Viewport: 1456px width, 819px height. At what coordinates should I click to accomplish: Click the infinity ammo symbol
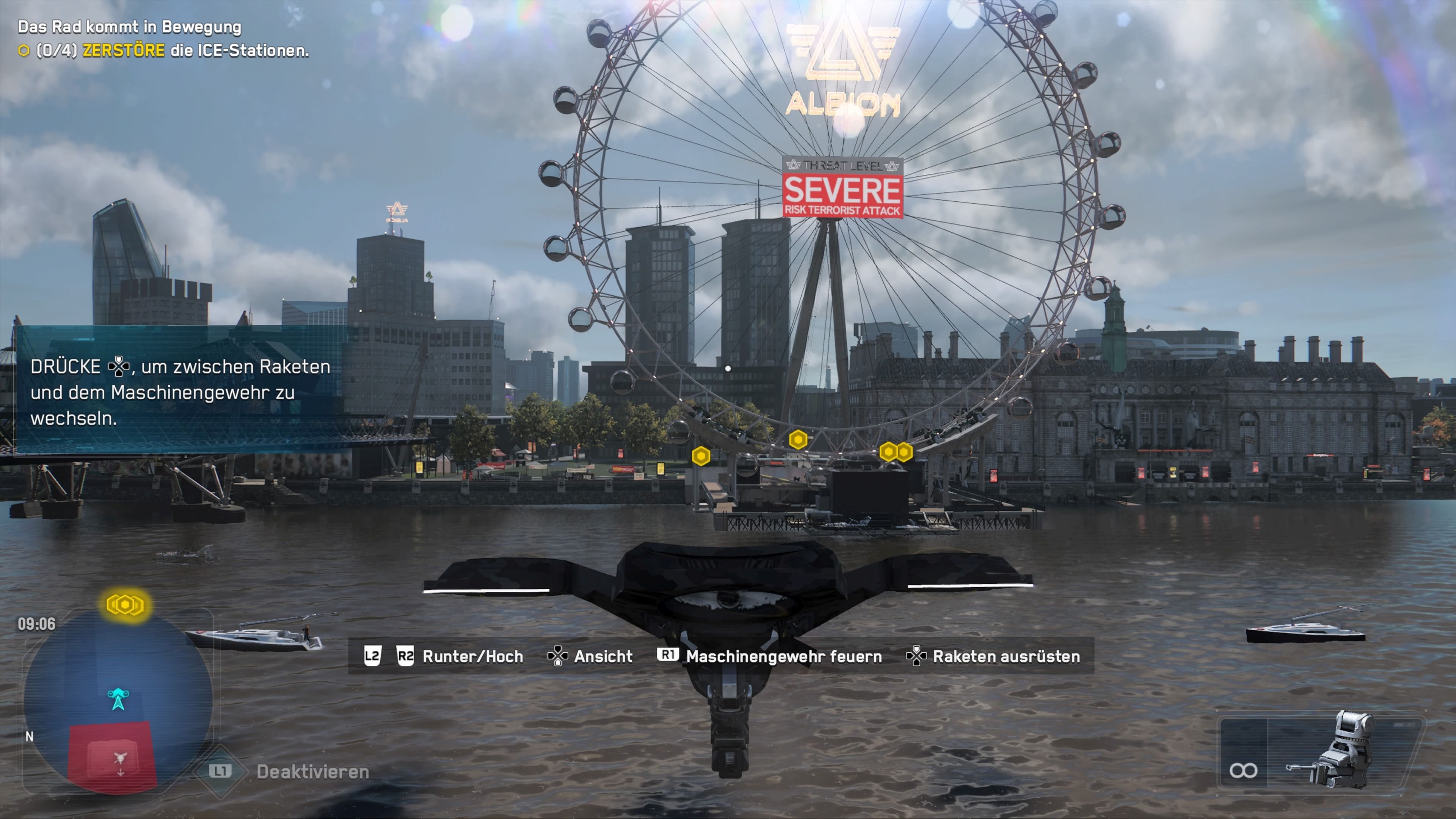tap(1244, 770)
